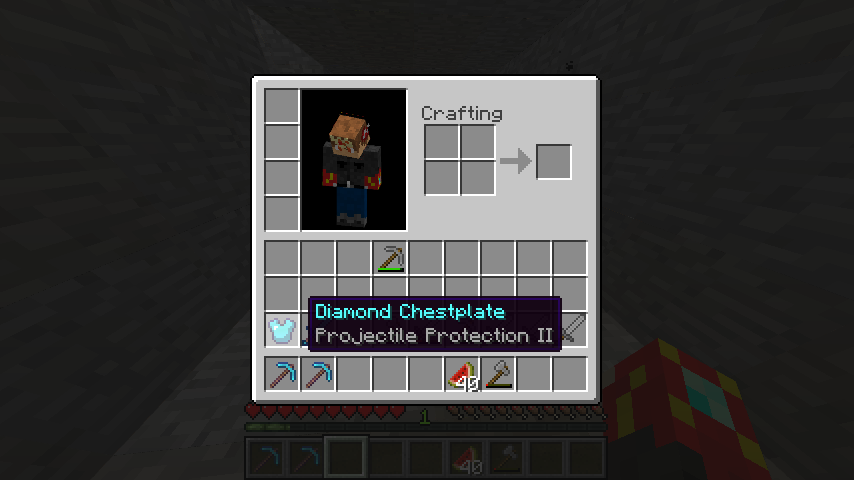Screen dimensions: 854x480
Task: Select the stone pickaxe in the inventory
Action: tap(390, 259)
